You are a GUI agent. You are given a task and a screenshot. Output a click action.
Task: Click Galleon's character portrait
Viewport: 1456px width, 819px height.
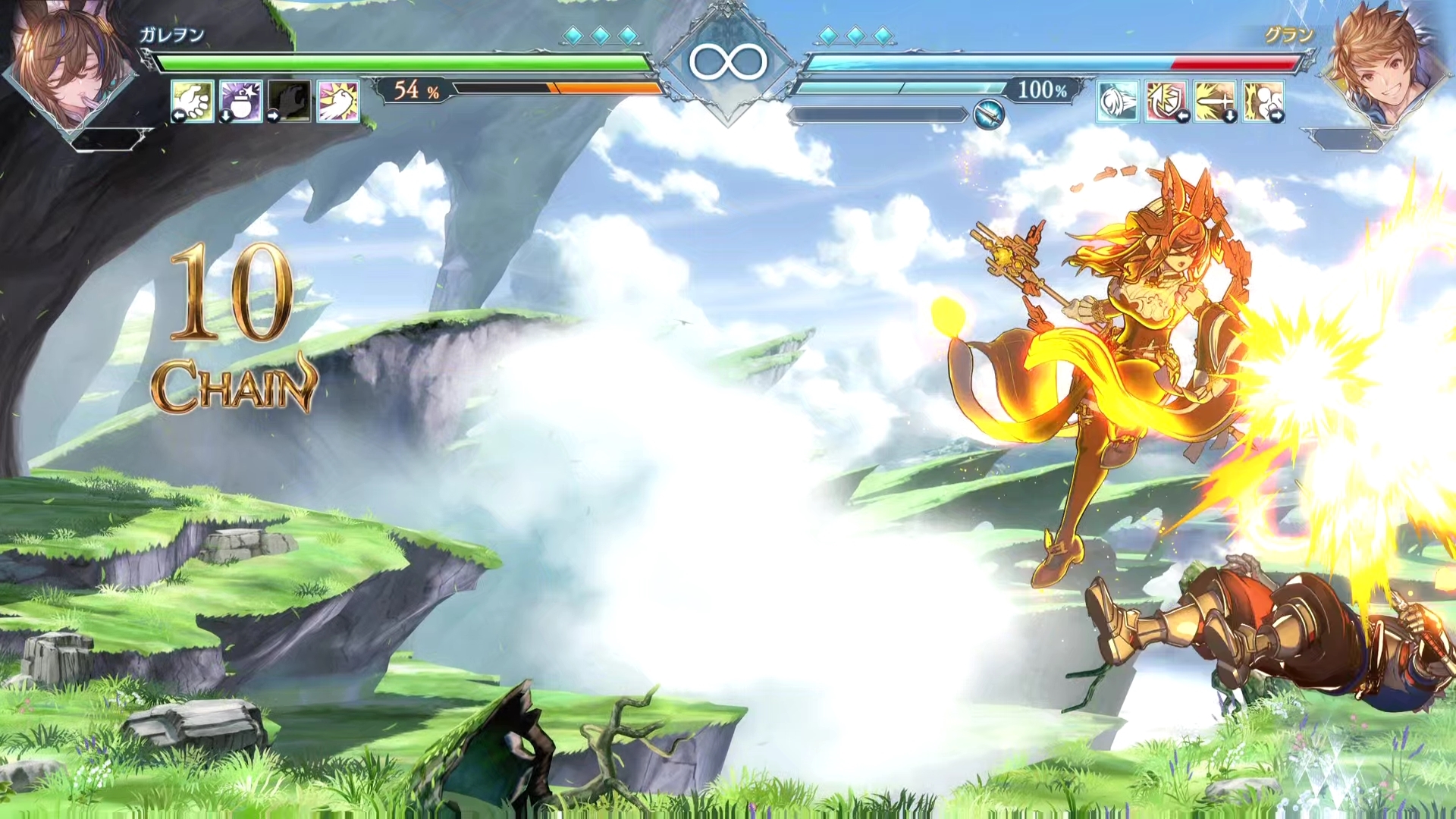(70, 70)
